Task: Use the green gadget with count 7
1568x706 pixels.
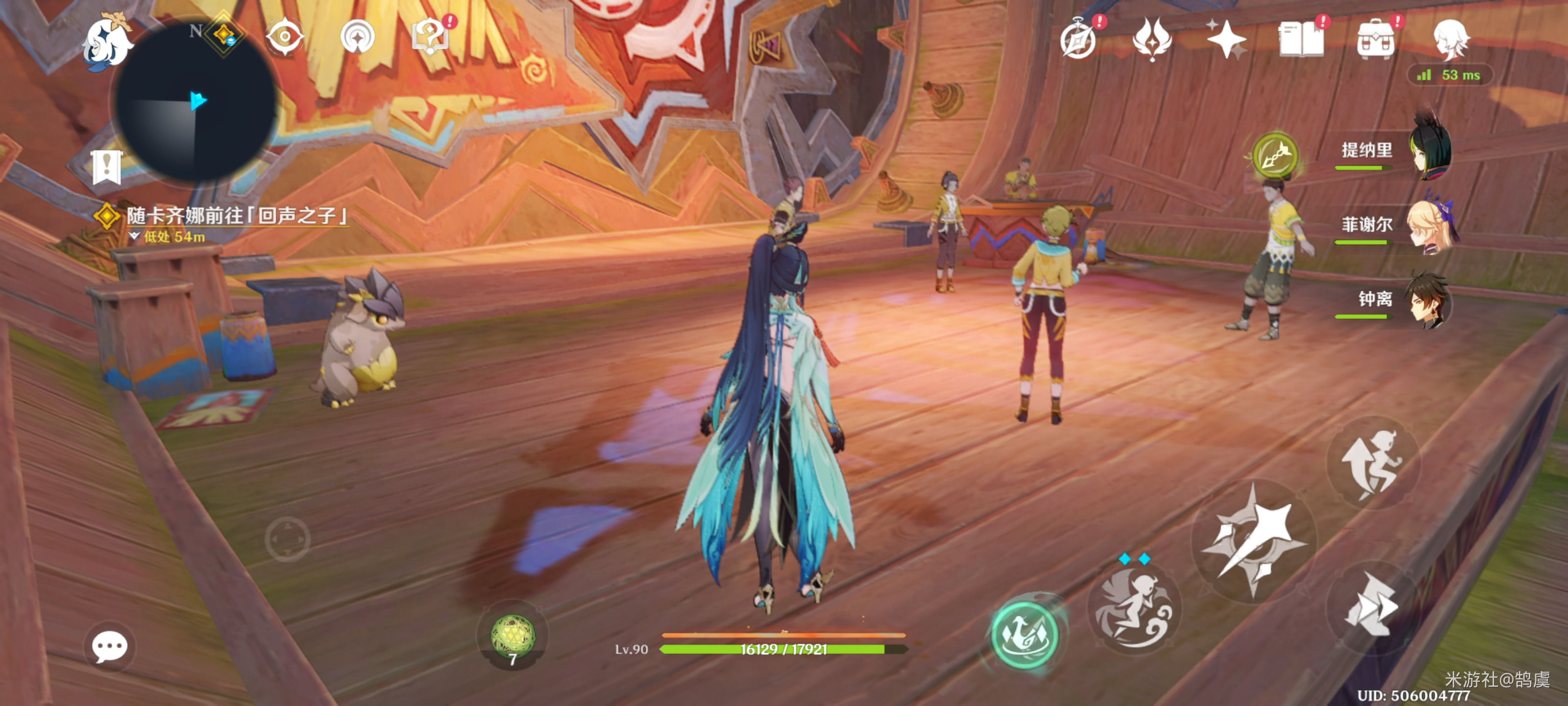Action: point(513,637)
